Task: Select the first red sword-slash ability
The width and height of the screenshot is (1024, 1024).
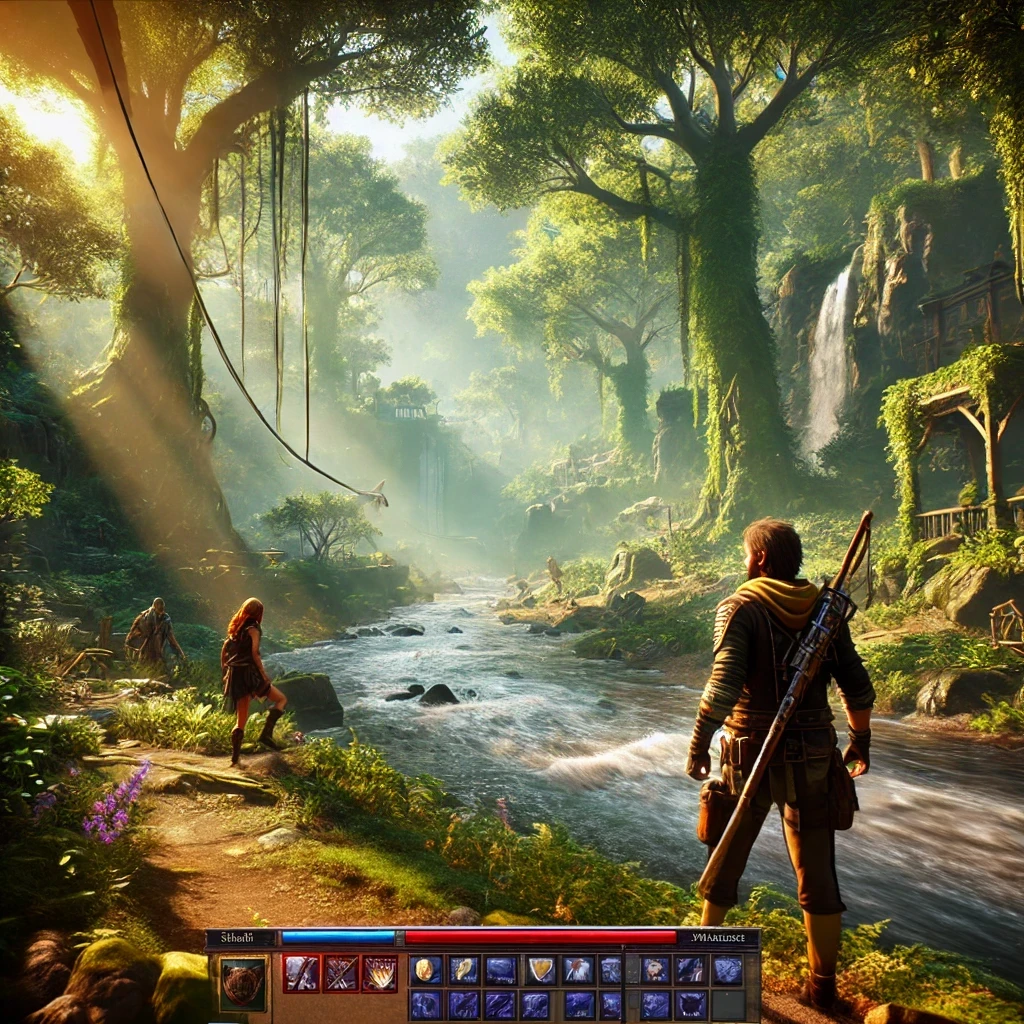Action: [x=301, y=972]
